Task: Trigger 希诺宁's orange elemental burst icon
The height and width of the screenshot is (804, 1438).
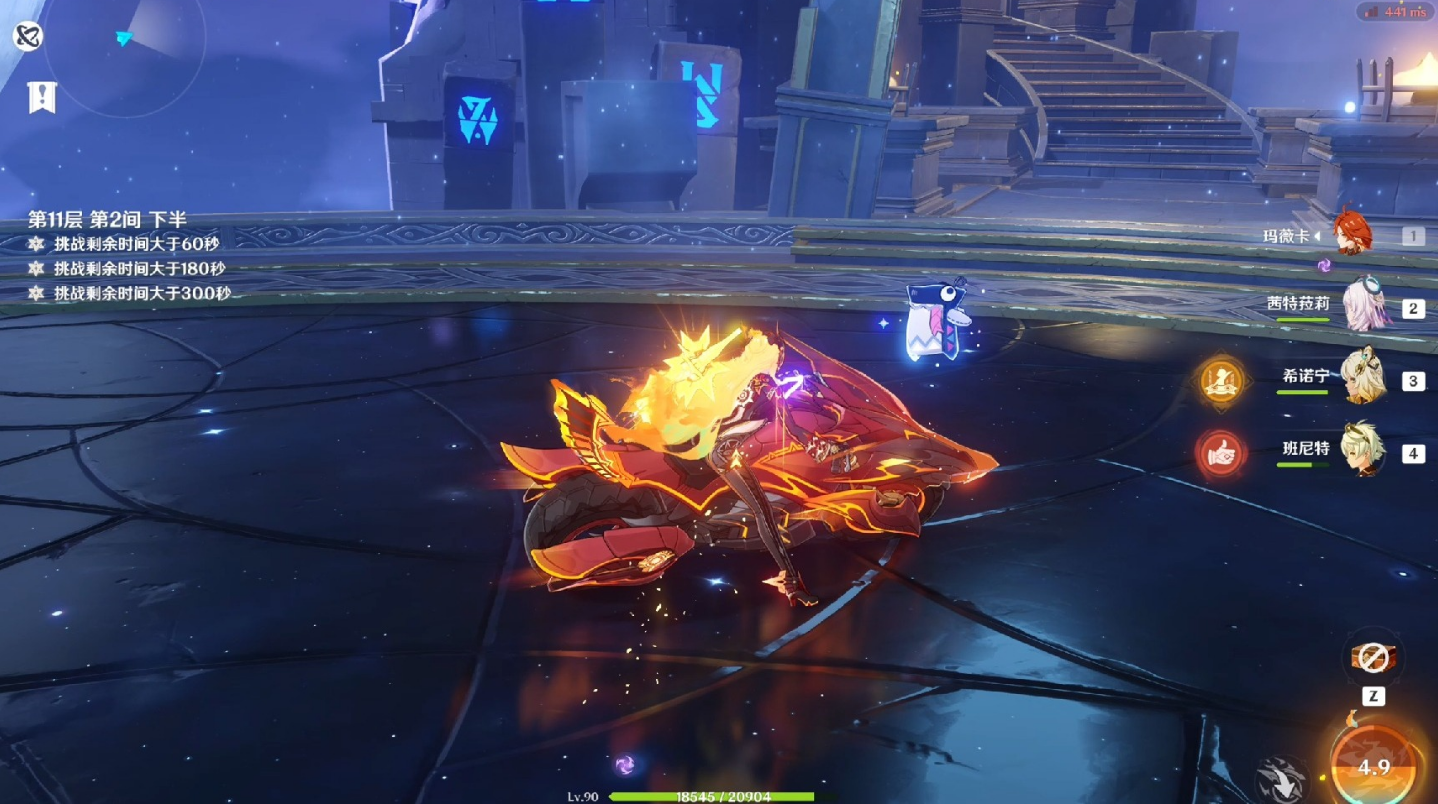Action: click(1220, 380)
